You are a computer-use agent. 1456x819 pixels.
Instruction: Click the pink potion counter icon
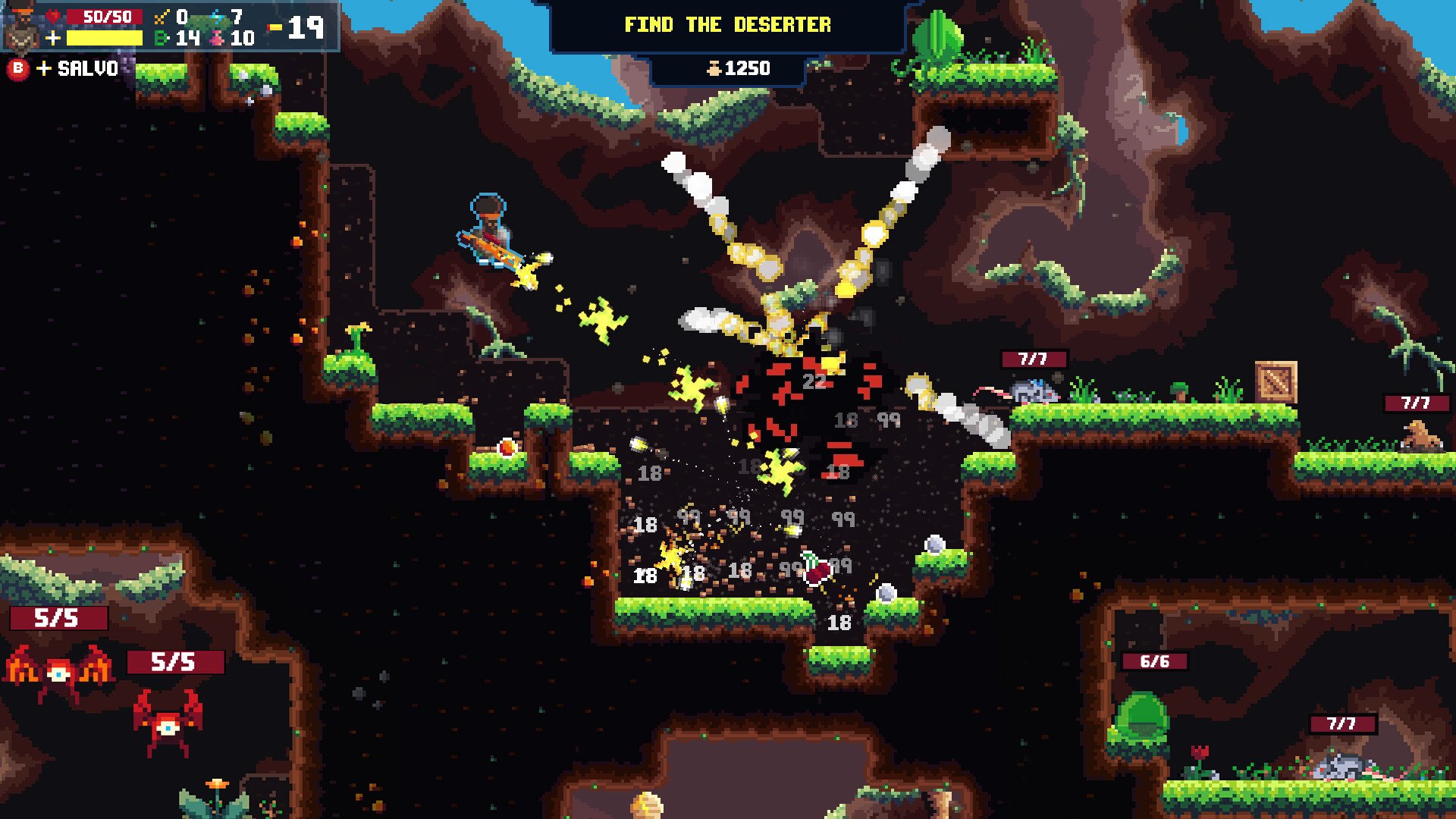(218, 38)
